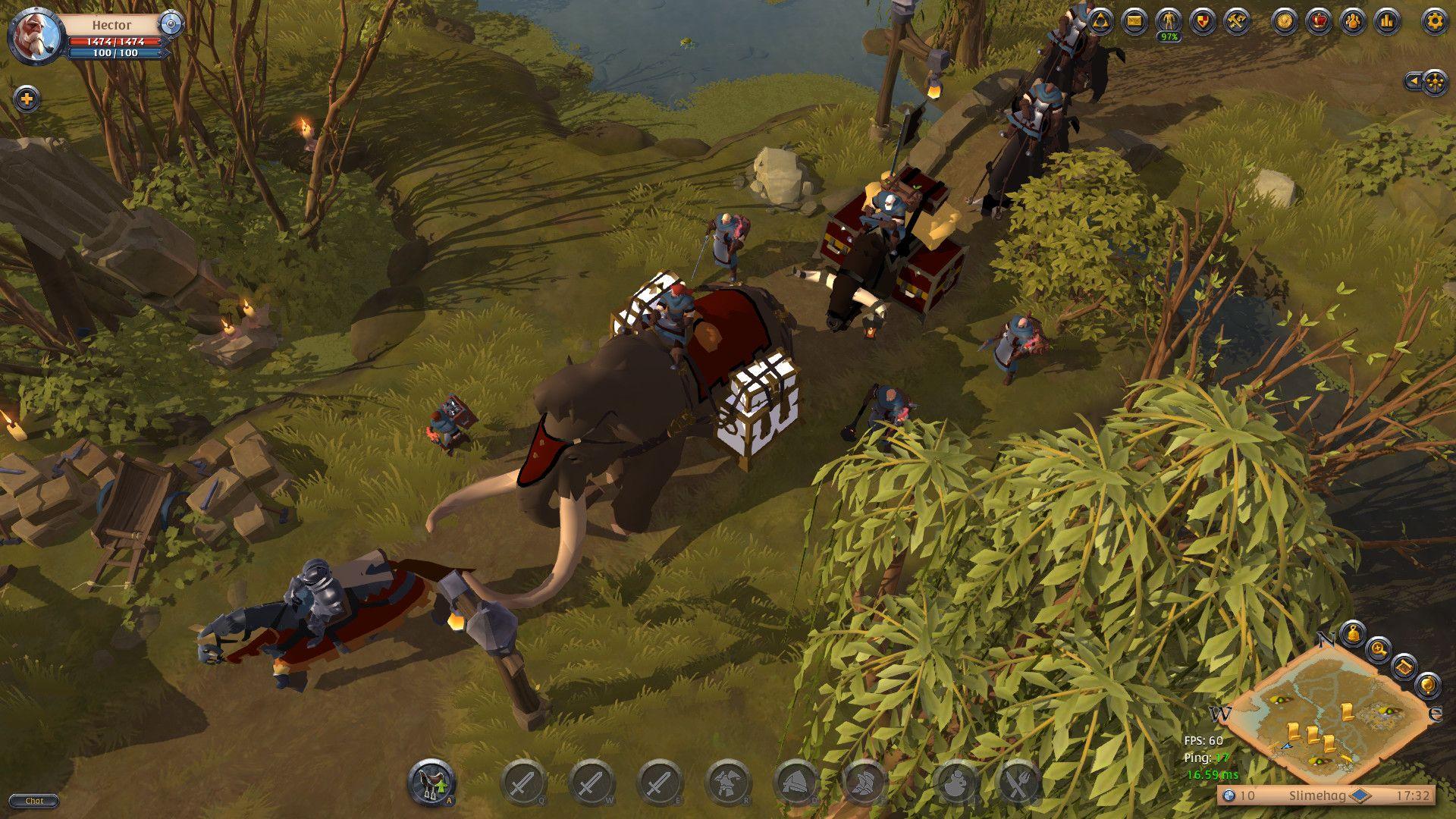The image size is (1456, 819).
Task: Open the game settings gear
Action: (x=1433, y=22)
